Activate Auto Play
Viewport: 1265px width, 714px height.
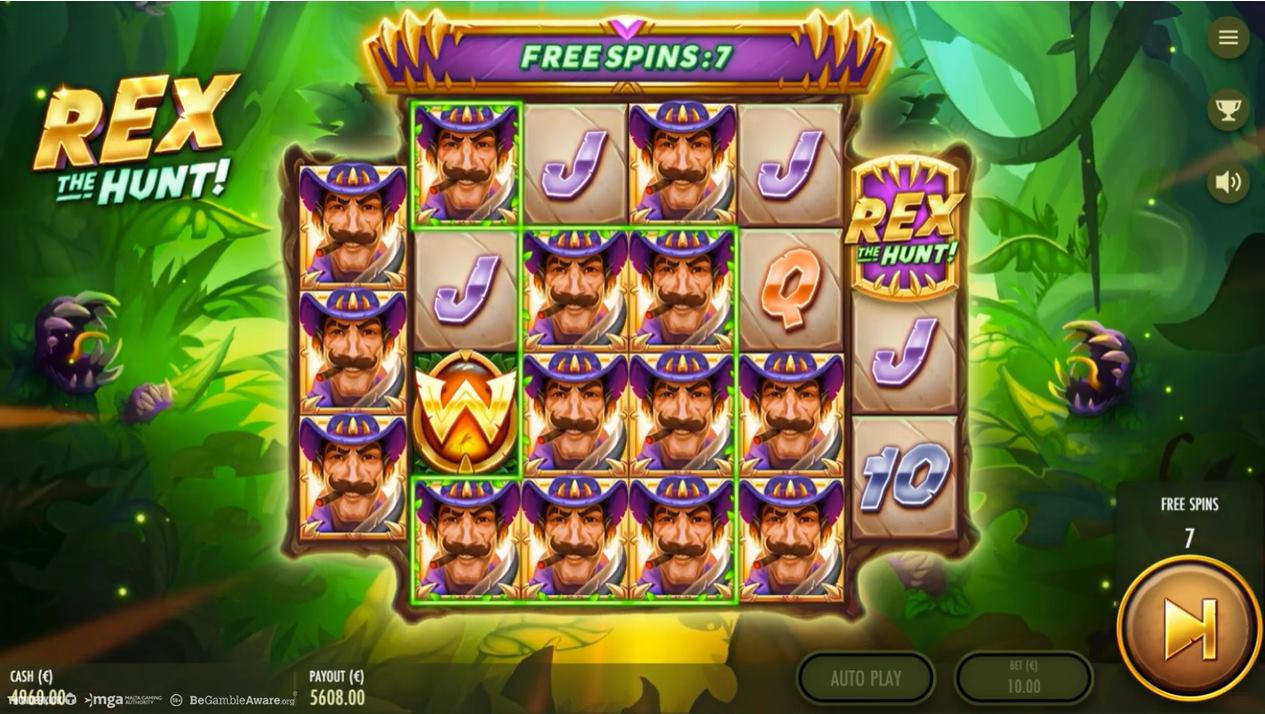point(866,679)
